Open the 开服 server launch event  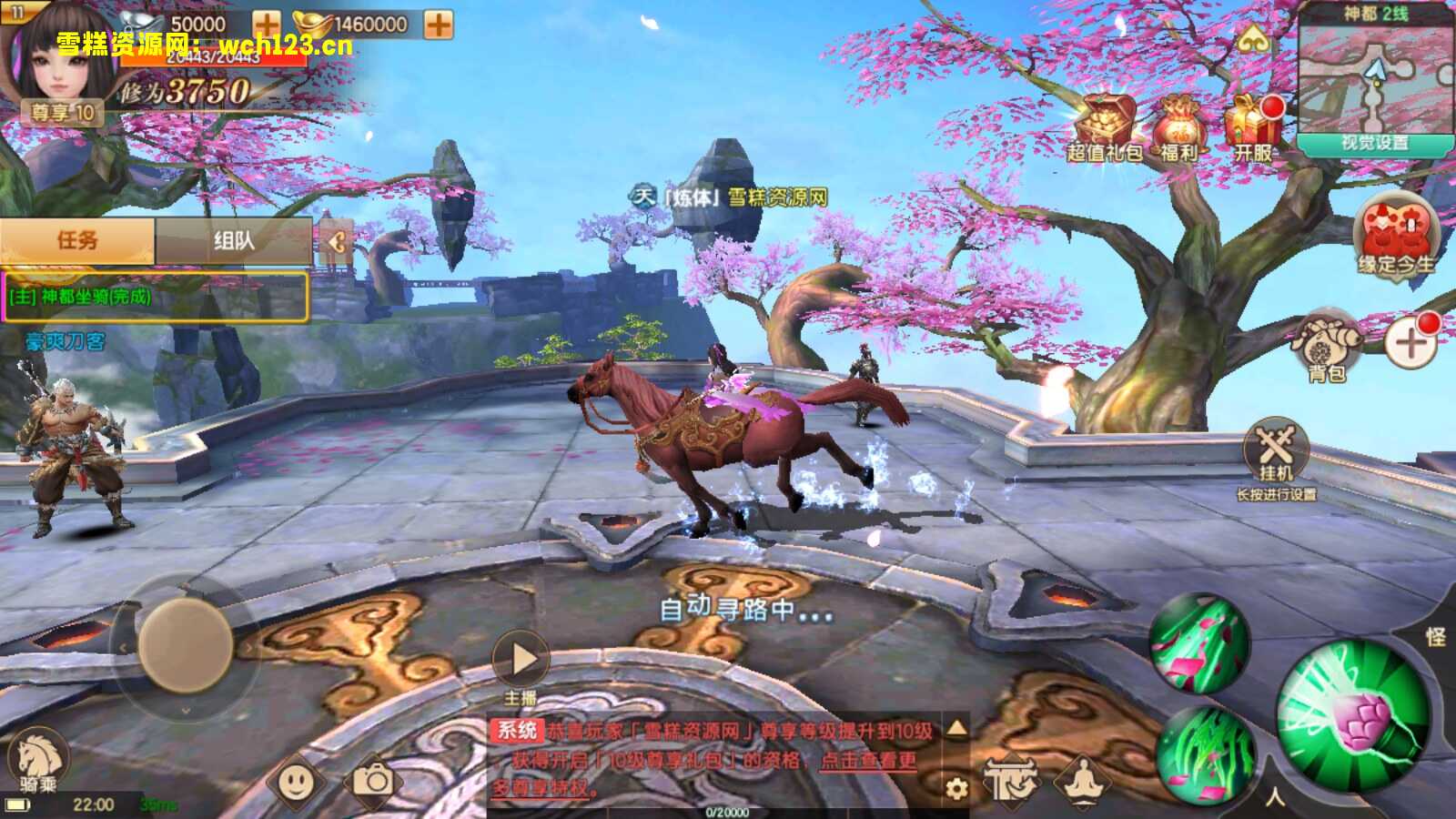click(1253, 126)
